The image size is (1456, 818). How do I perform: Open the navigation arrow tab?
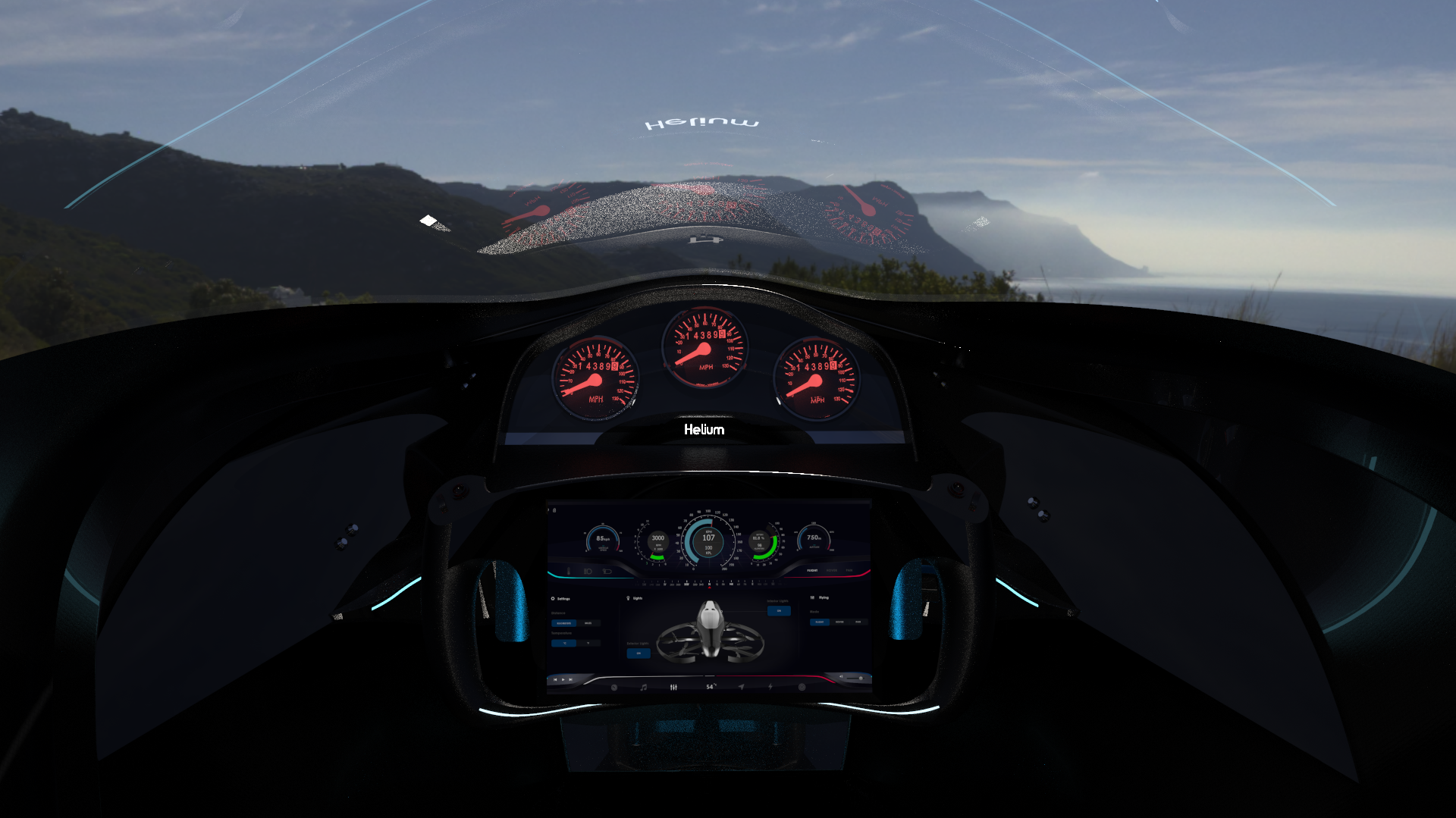pyautogui.click(x=741, y=687)
